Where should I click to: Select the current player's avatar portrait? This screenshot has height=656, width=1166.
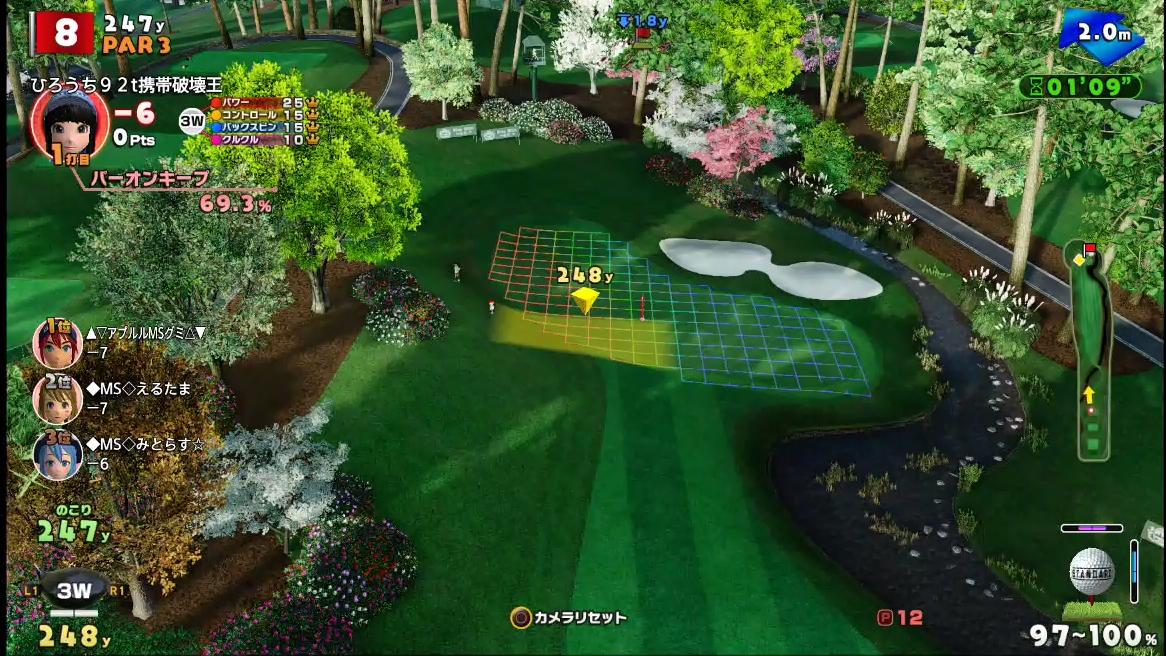click(x=68, y=123)
